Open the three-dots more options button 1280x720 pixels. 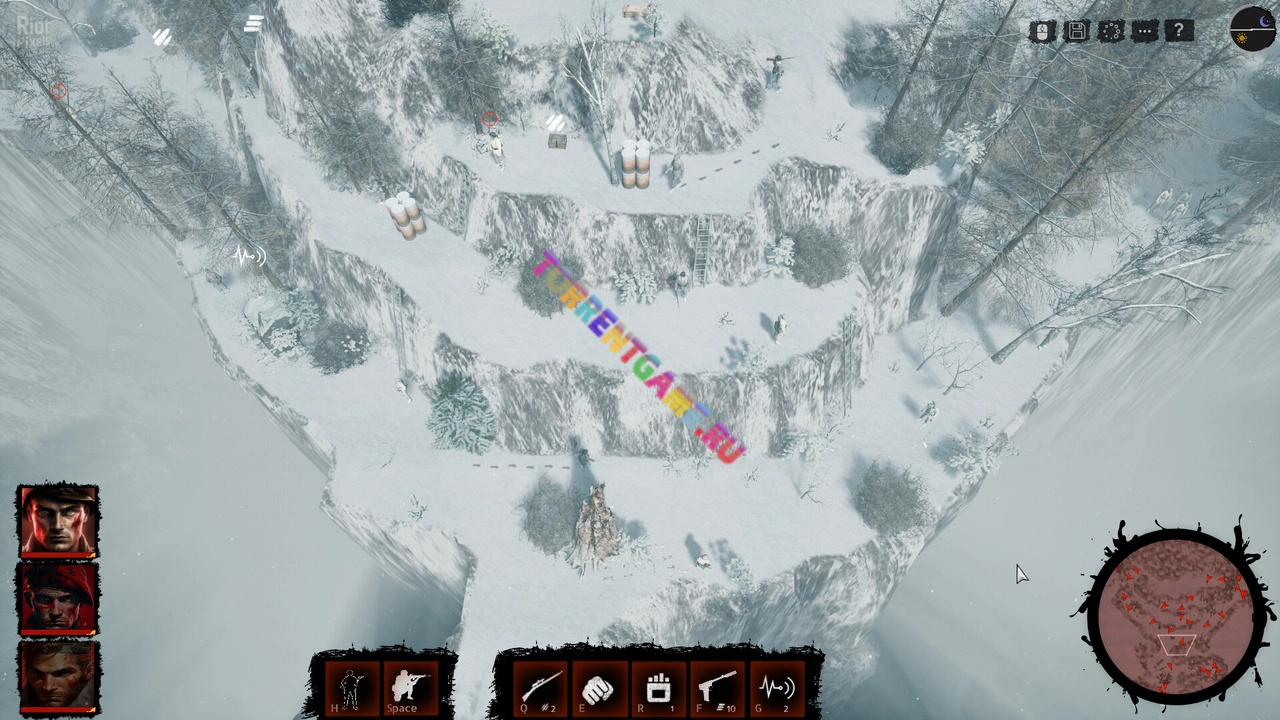1145,32
